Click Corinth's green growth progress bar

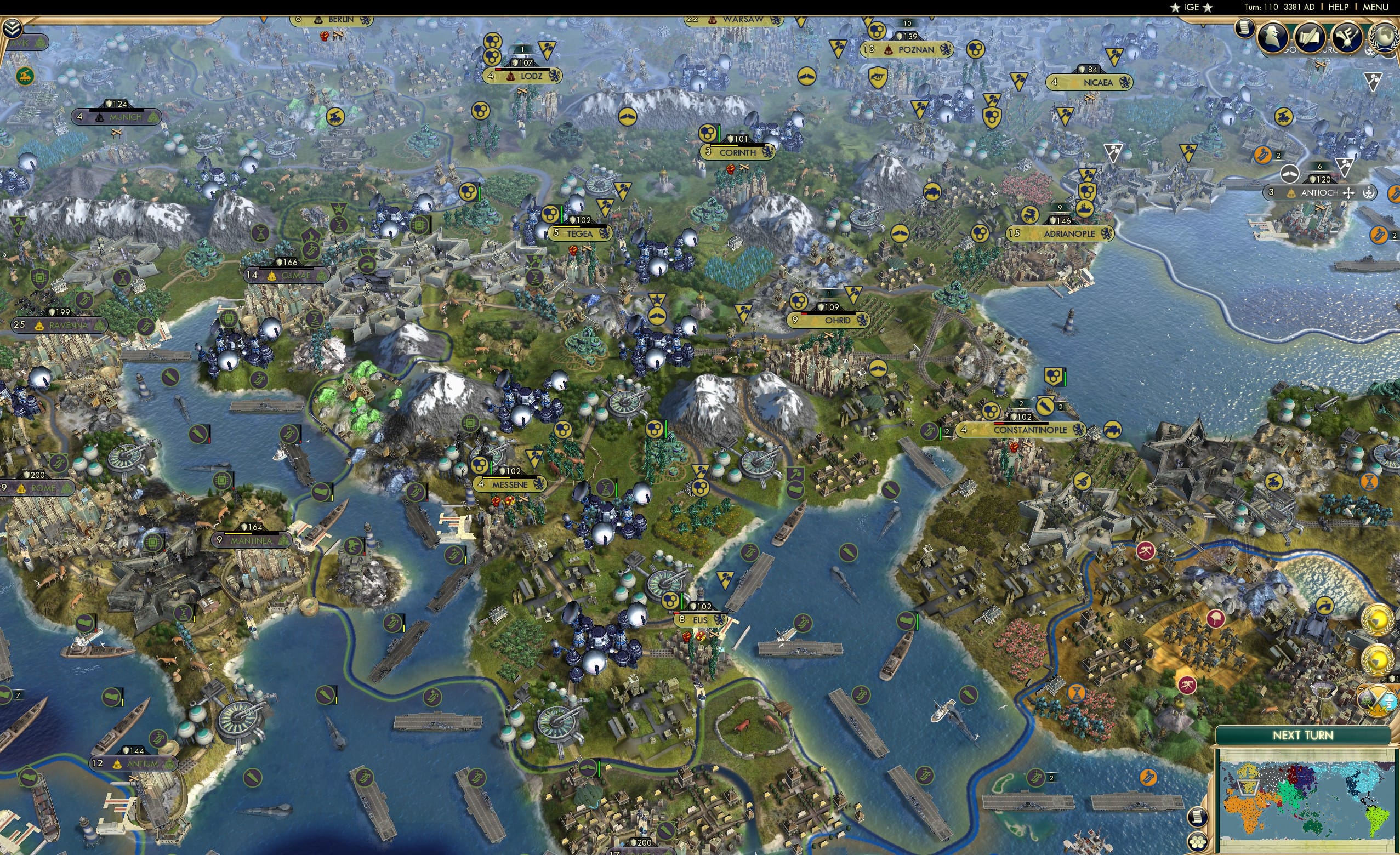click(719, 137)
